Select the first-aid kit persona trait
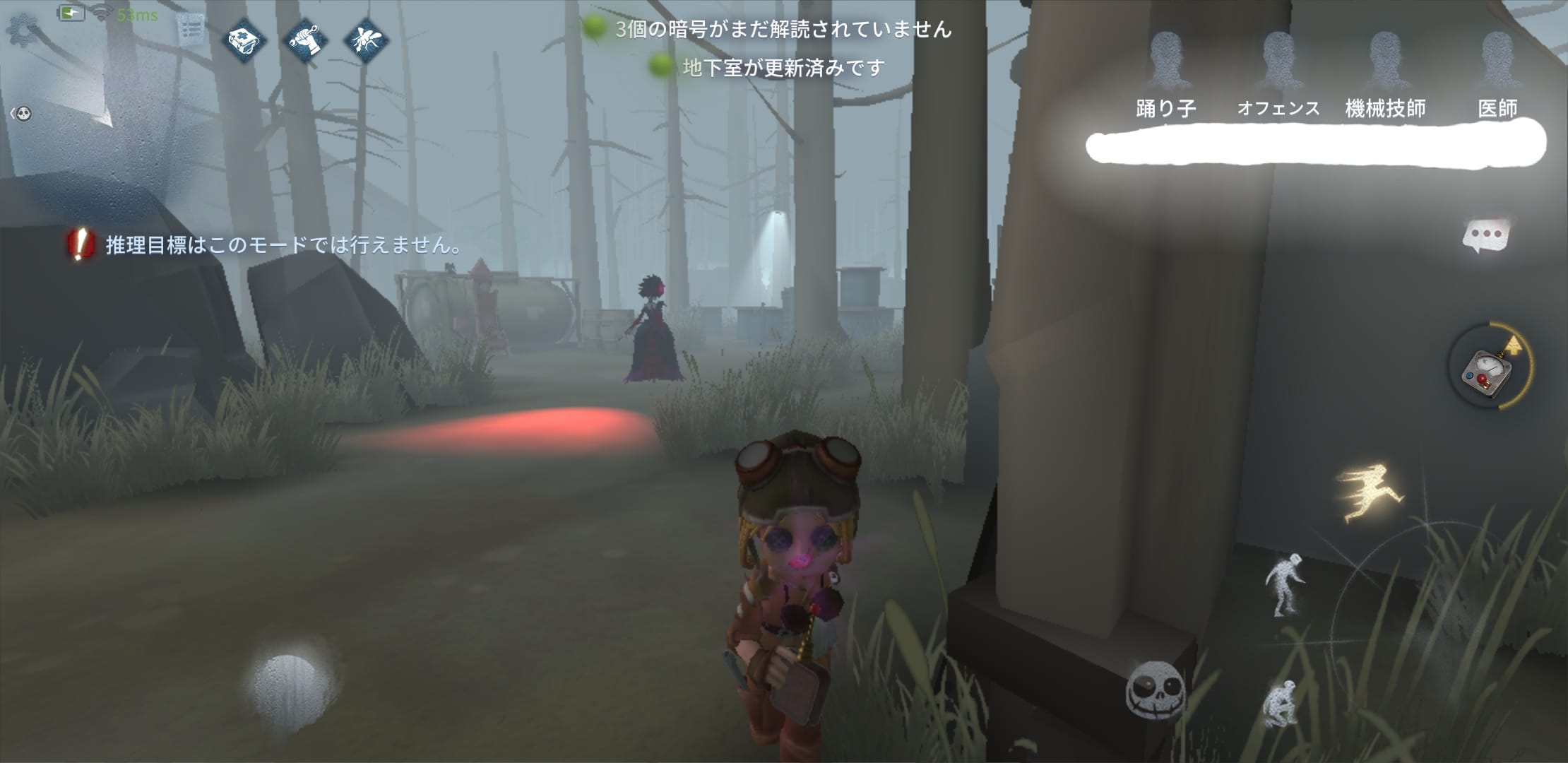The image size is (1568, 763). [x=244, y=40]
